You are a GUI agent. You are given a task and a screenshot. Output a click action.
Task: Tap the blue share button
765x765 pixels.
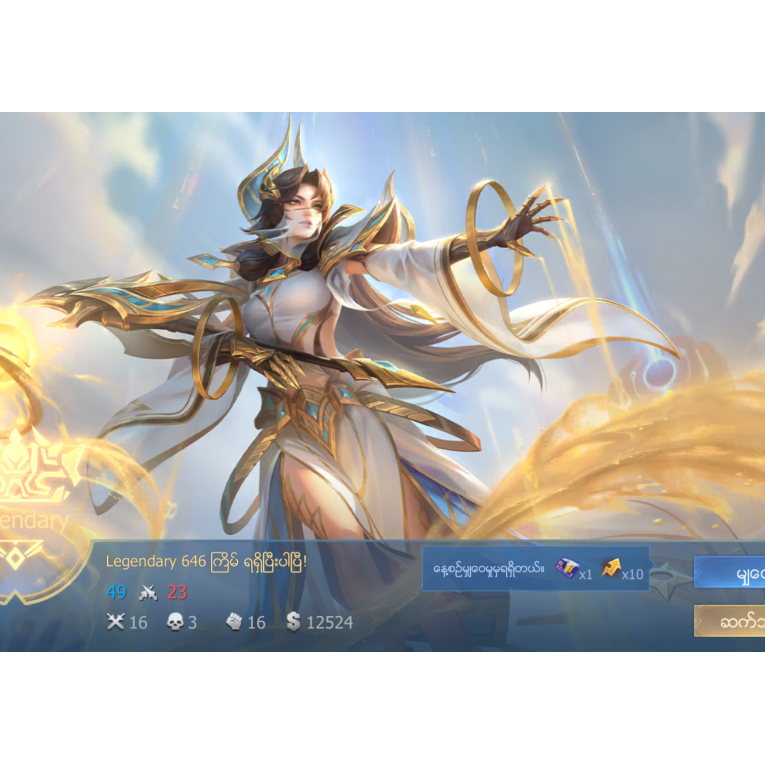click(x=731, y=572)
